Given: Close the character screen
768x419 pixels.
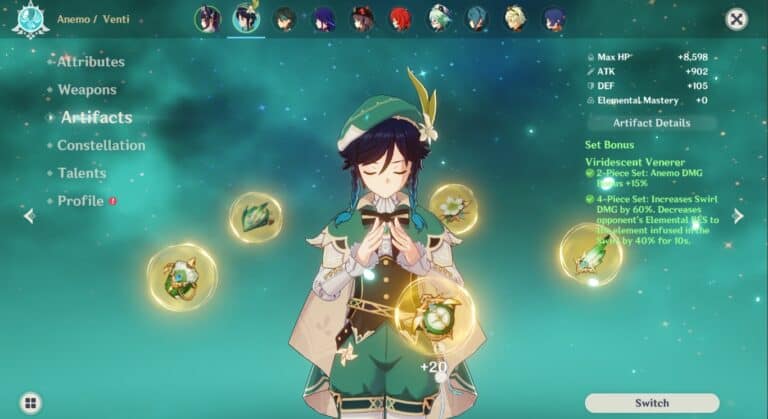Looking at the screenshot, I should 737,19.
